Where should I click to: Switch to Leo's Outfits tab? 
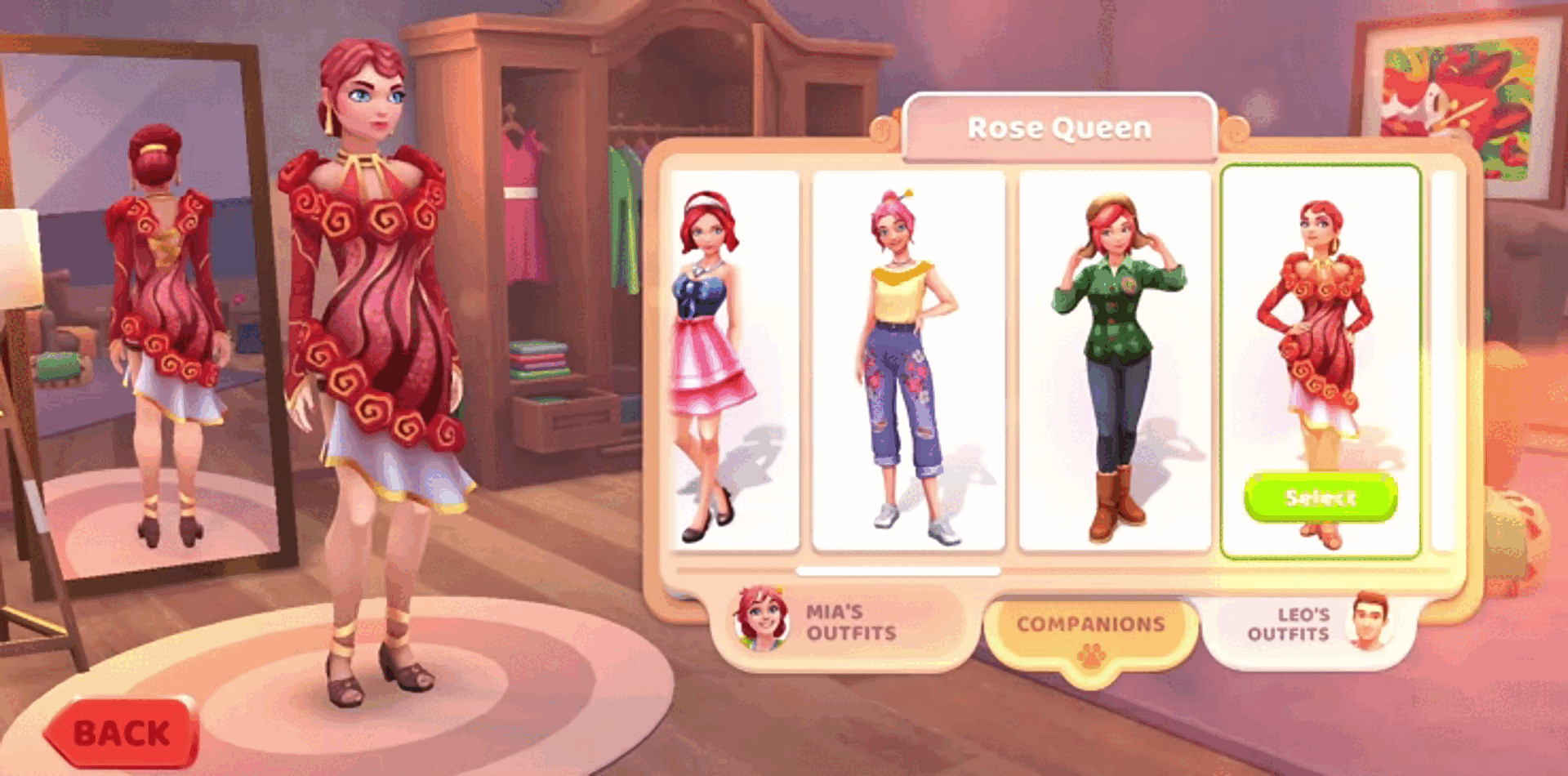[x=1307, y=626]
